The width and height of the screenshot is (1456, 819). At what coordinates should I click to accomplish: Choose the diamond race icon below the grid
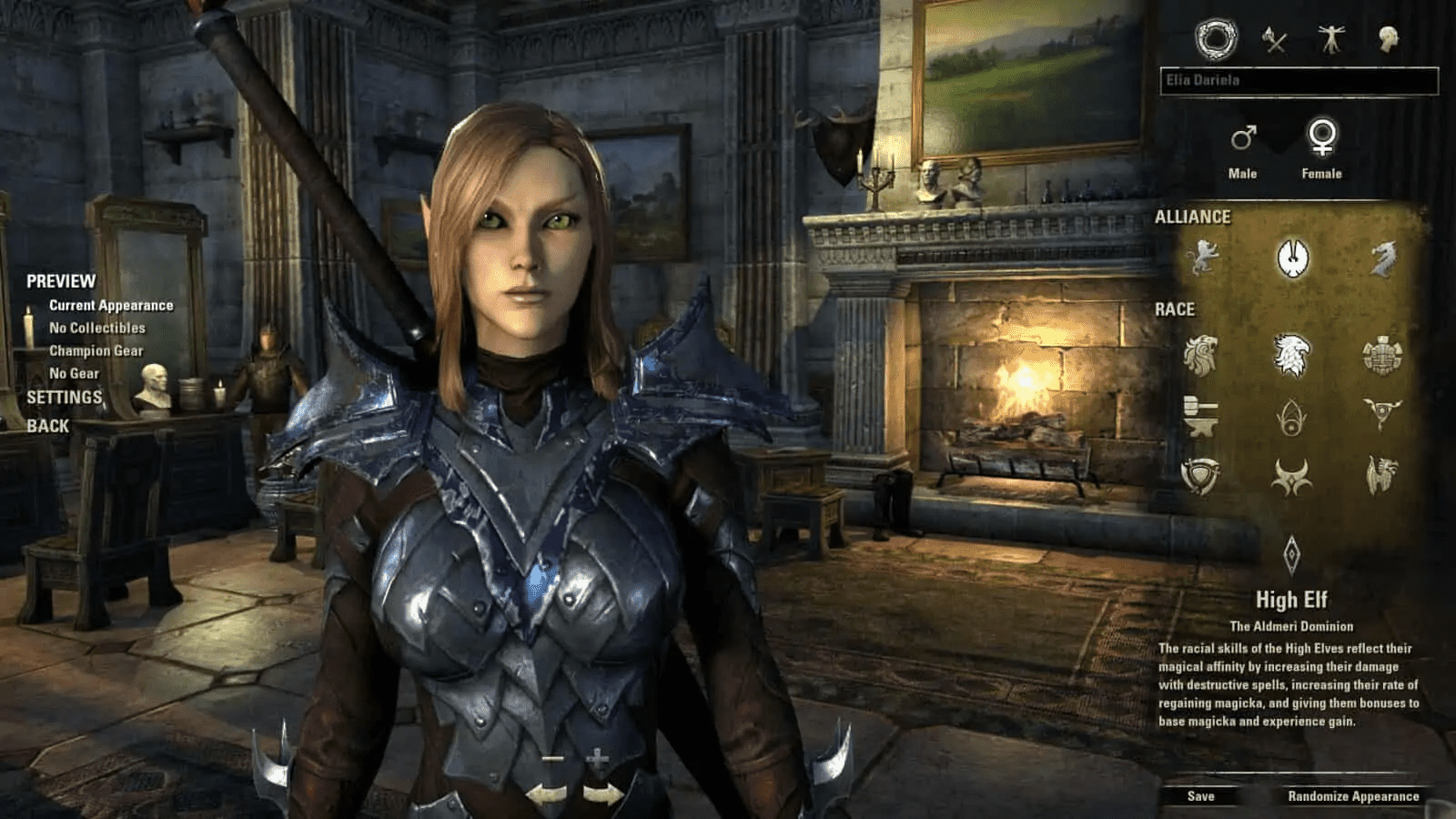[x=1291, y=554]
